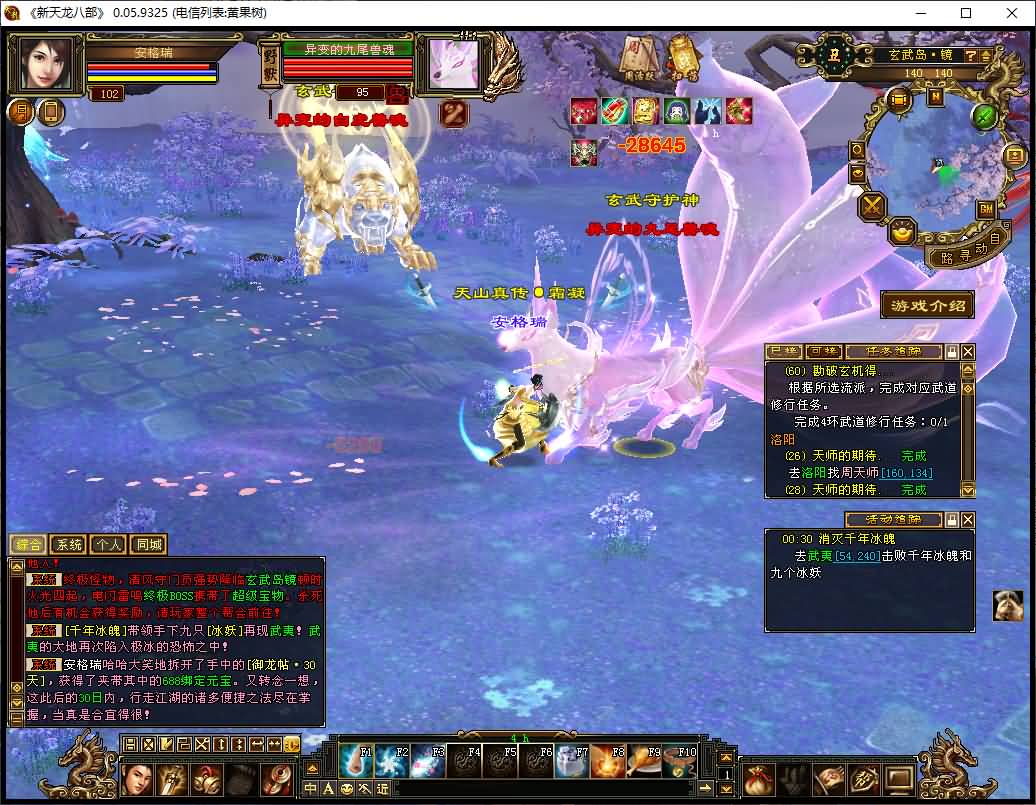Click the gold ingot shop icon
The image size is (1036, 805).
tap(903, 232)
